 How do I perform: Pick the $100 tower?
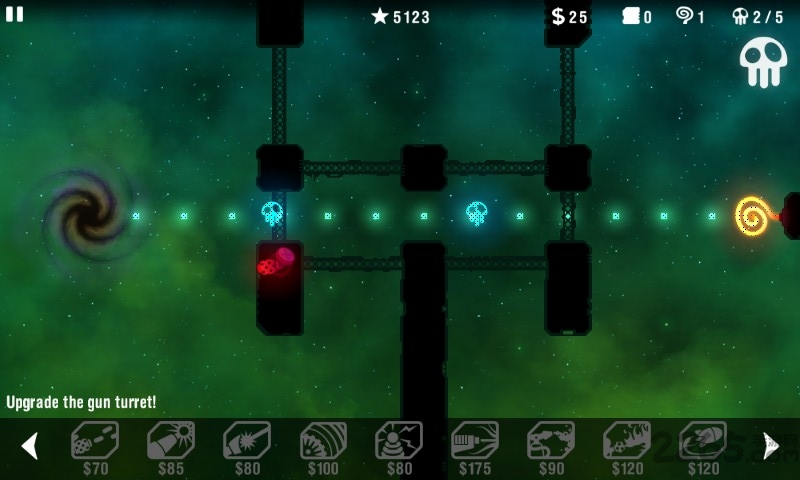click(323, 442)
